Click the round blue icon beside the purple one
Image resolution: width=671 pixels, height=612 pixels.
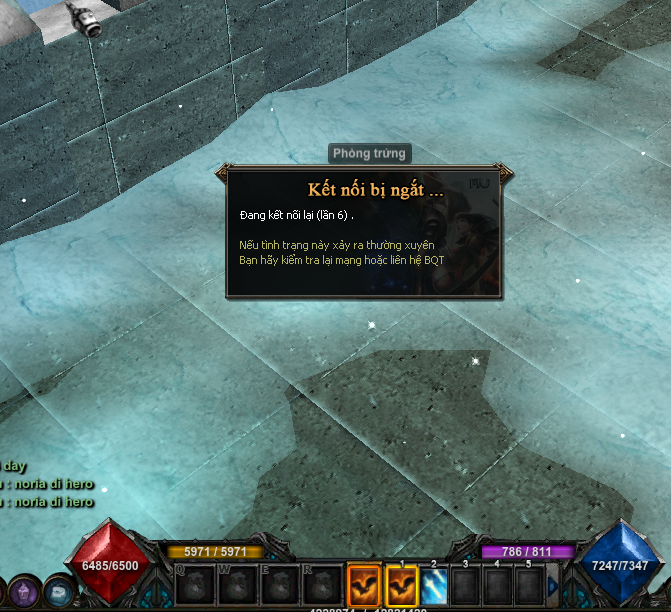[x=60, y=592]
